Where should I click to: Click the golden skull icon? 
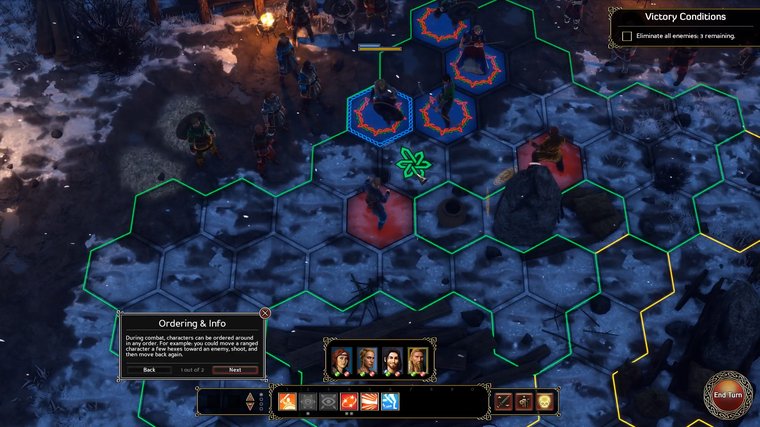click(547, 402)
